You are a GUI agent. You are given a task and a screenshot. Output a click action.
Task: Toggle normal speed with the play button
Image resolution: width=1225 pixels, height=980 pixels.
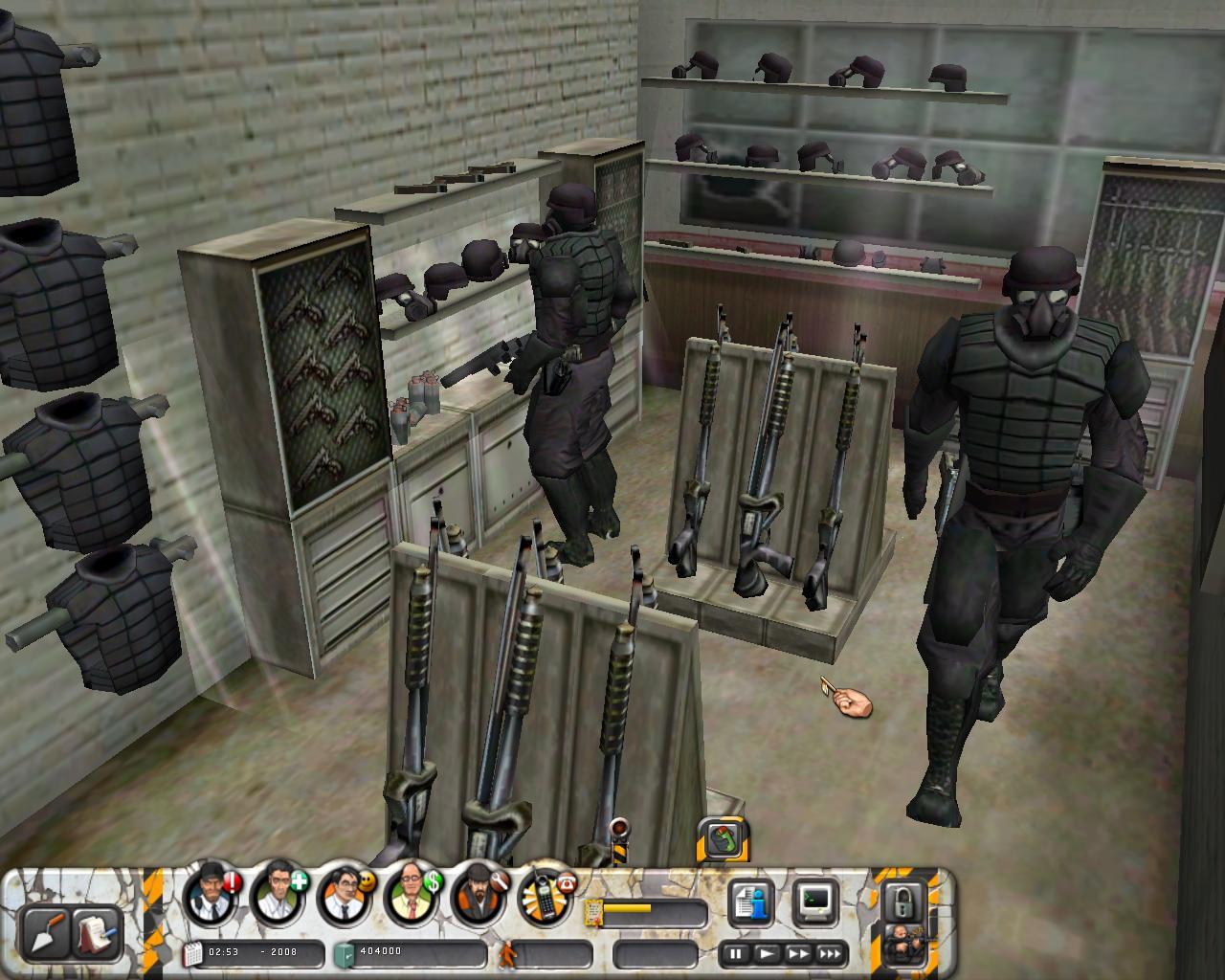[767, 954]
